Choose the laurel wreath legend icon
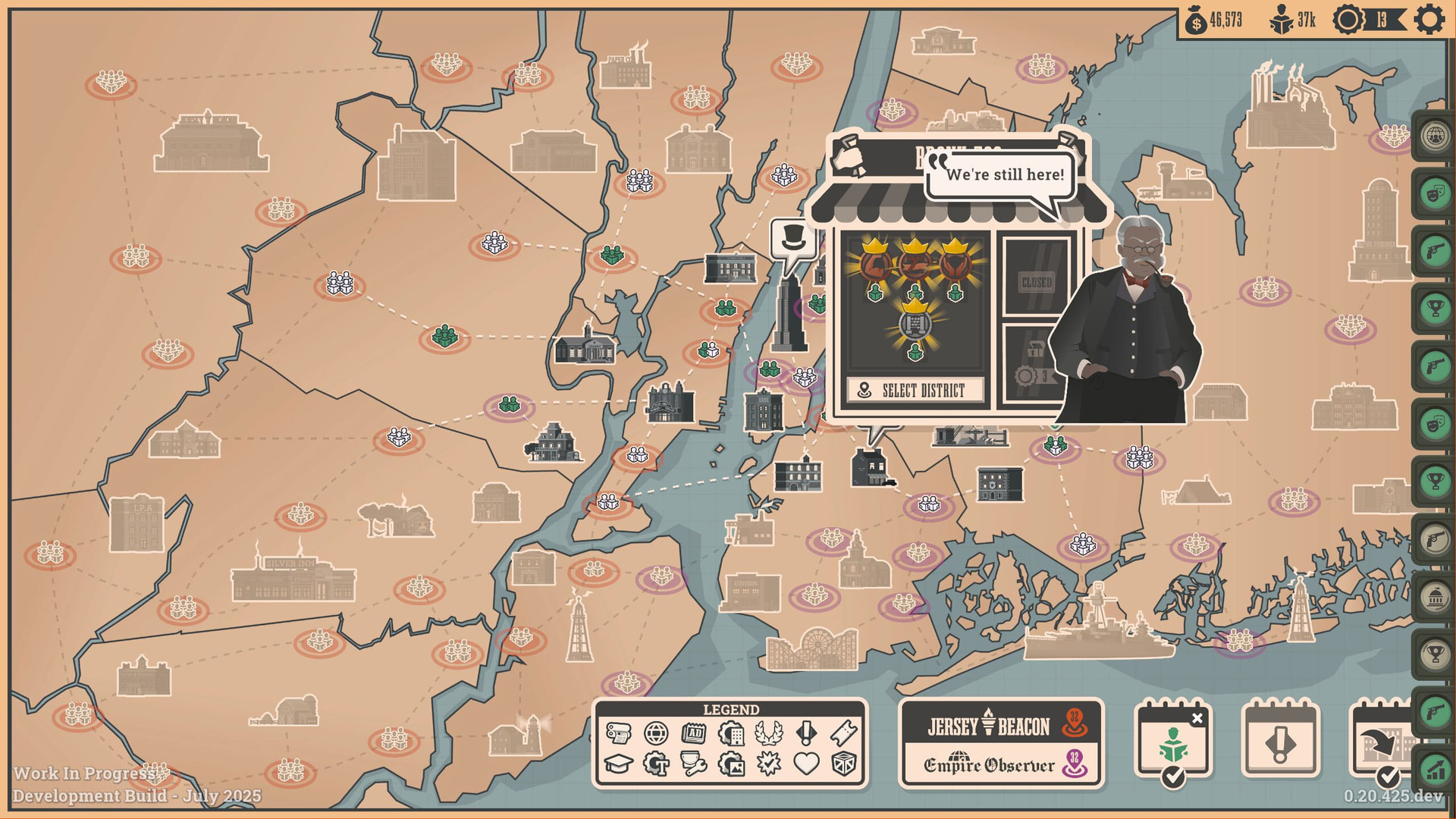This screenshot has width=1456, height=819. point(769,733)
